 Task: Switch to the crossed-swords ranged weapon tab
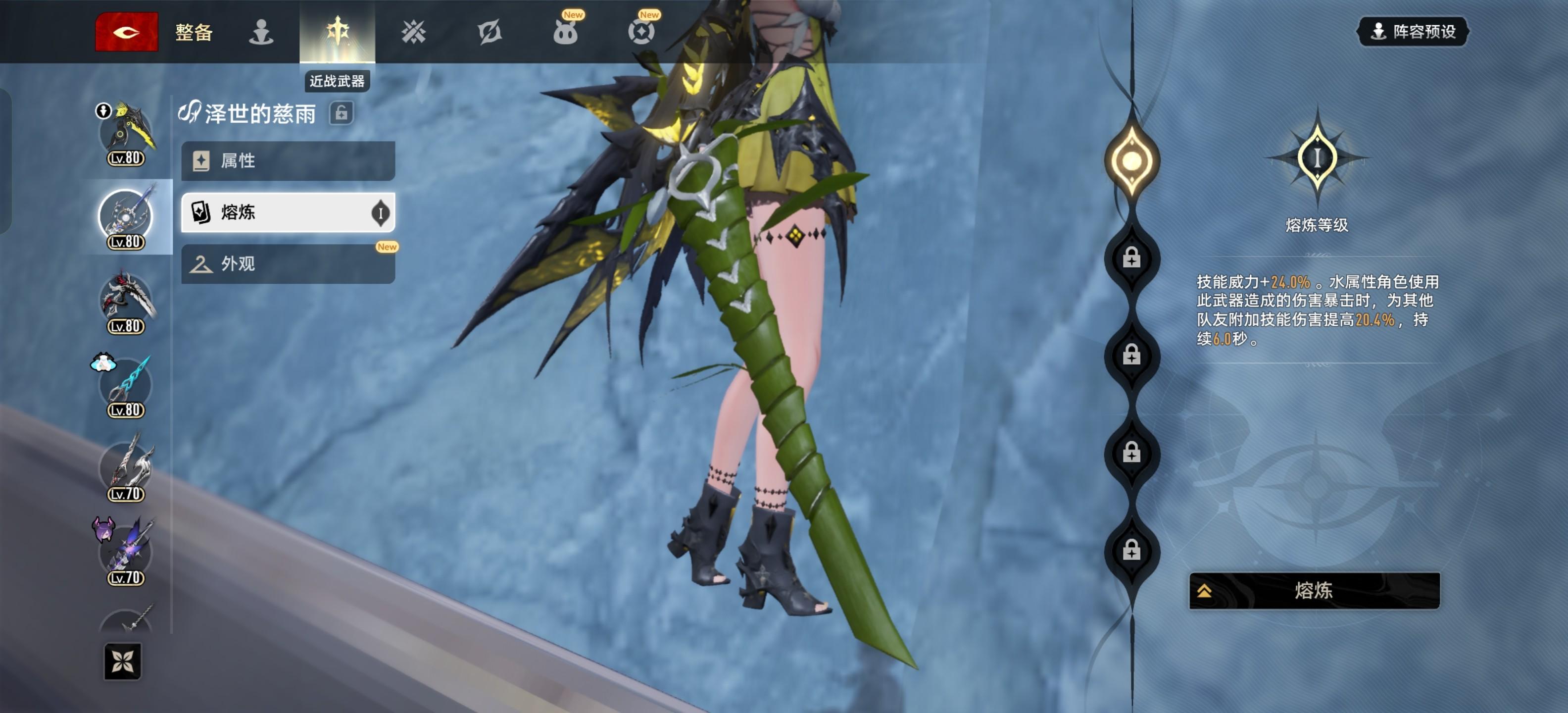[x=413, y=32]
